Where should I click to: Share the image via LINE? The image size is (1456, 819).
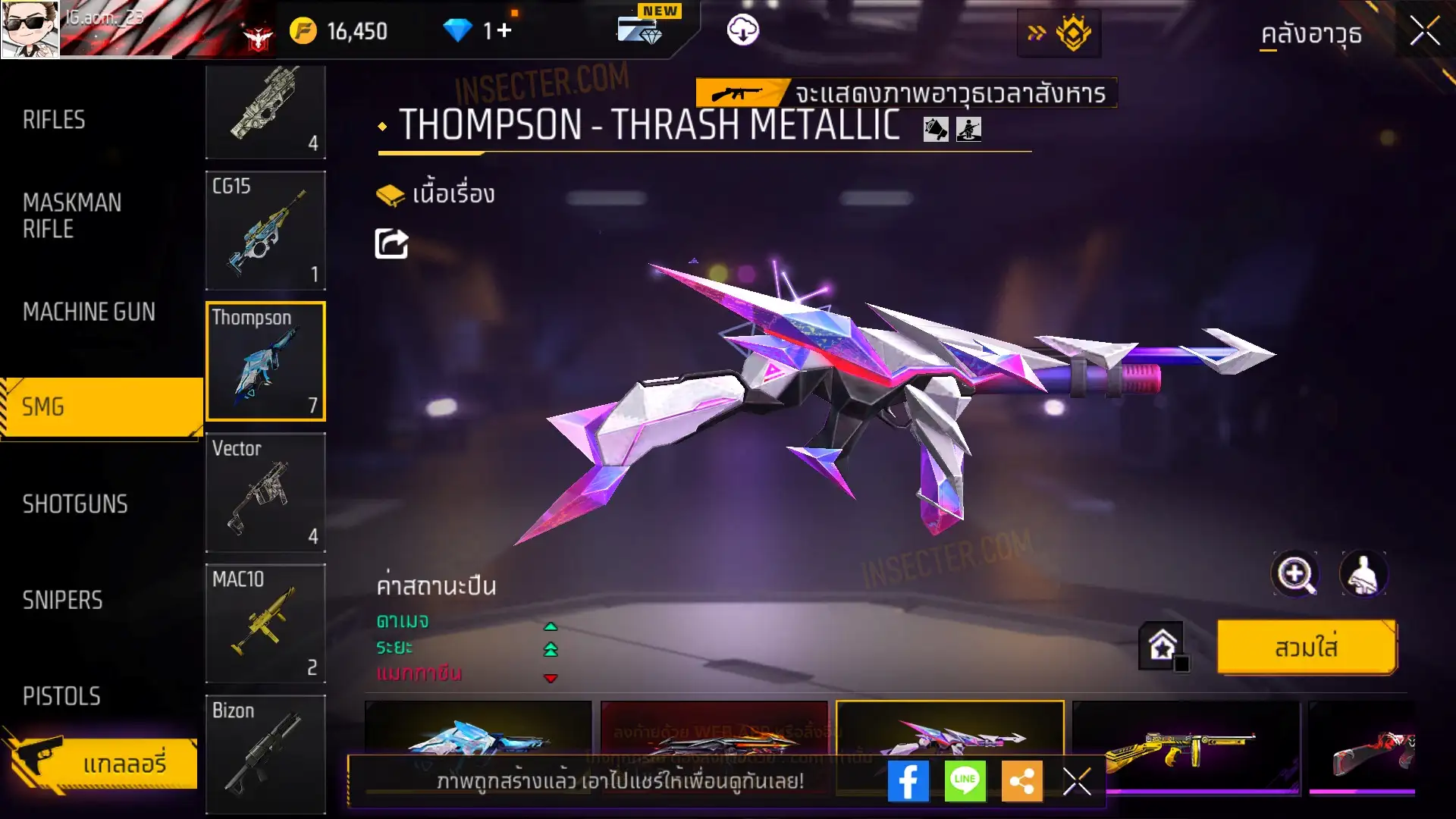pos(965,781)
